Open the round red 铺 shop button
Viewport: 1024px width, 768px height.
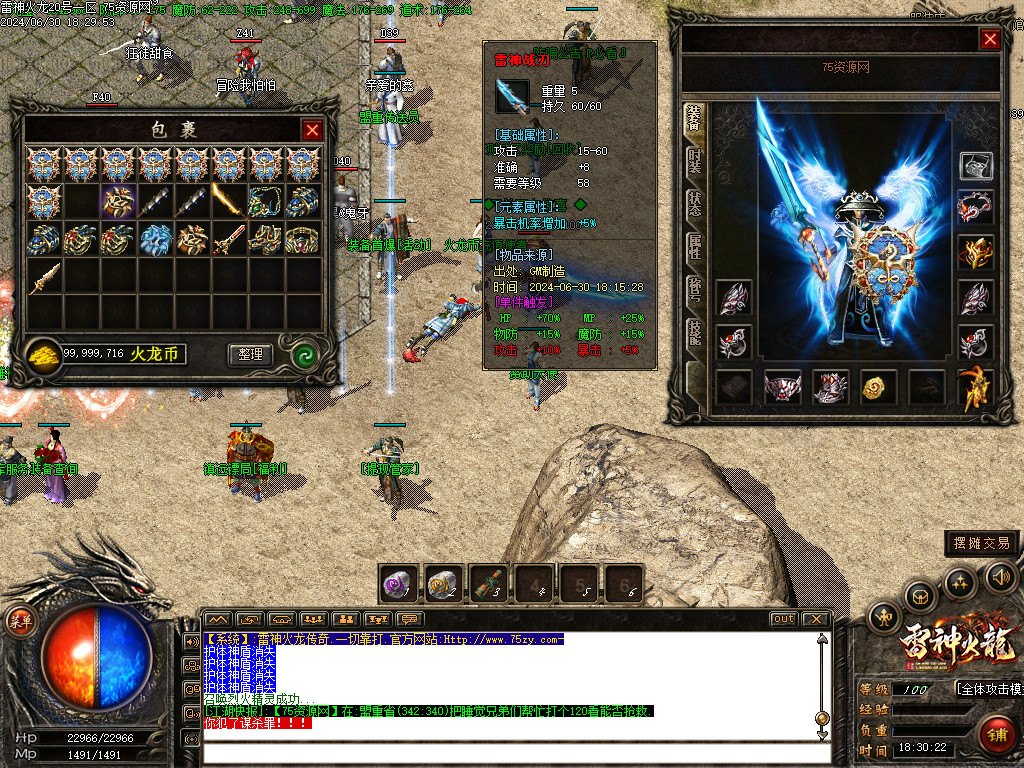(995, 735)
